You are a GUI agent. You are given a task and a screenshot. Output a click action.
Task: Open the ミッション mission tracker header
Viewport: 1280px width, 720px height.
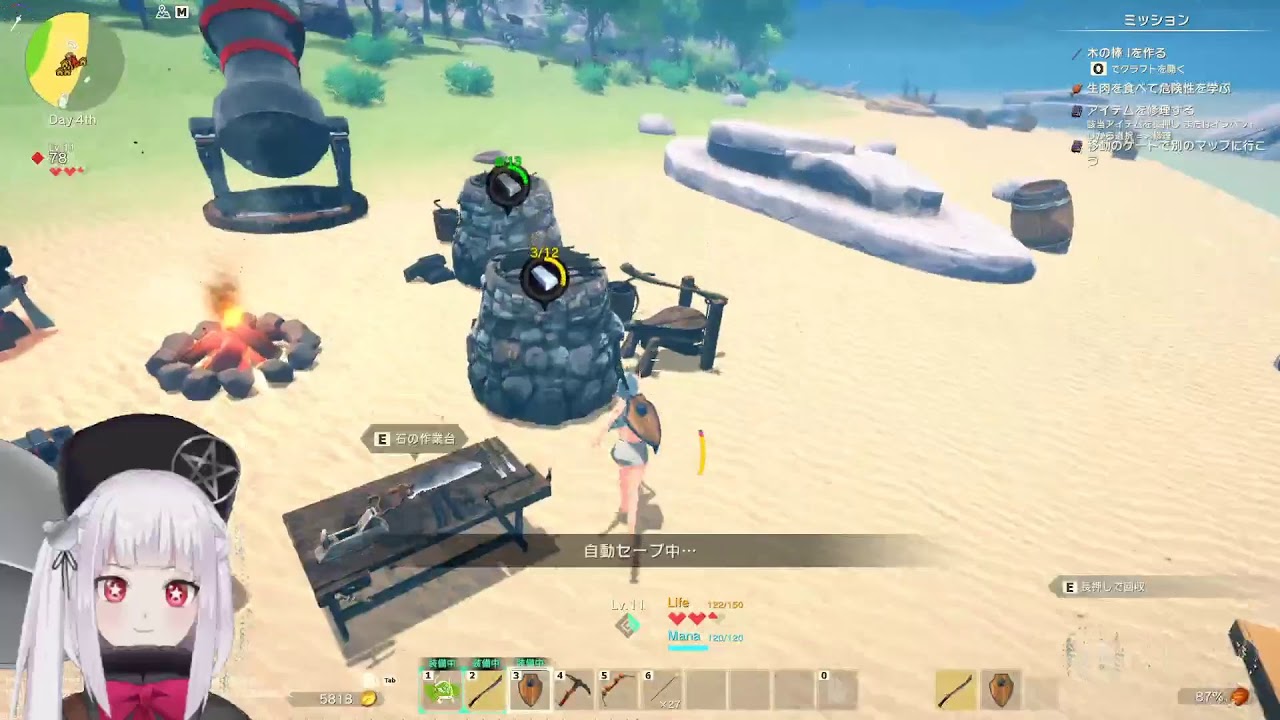(x=1156, y=20)
